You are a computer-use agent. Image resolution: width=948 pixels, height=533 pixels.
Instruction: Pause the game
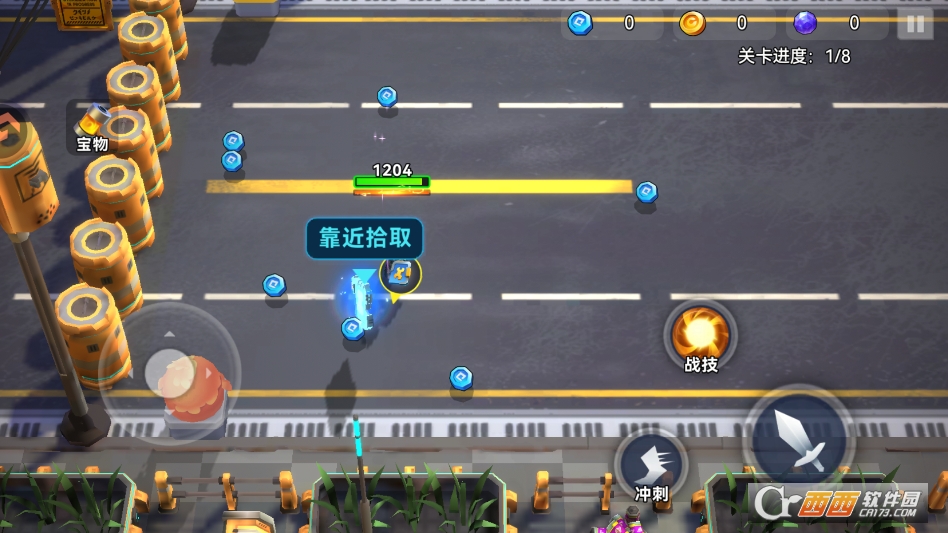[914, 23]
